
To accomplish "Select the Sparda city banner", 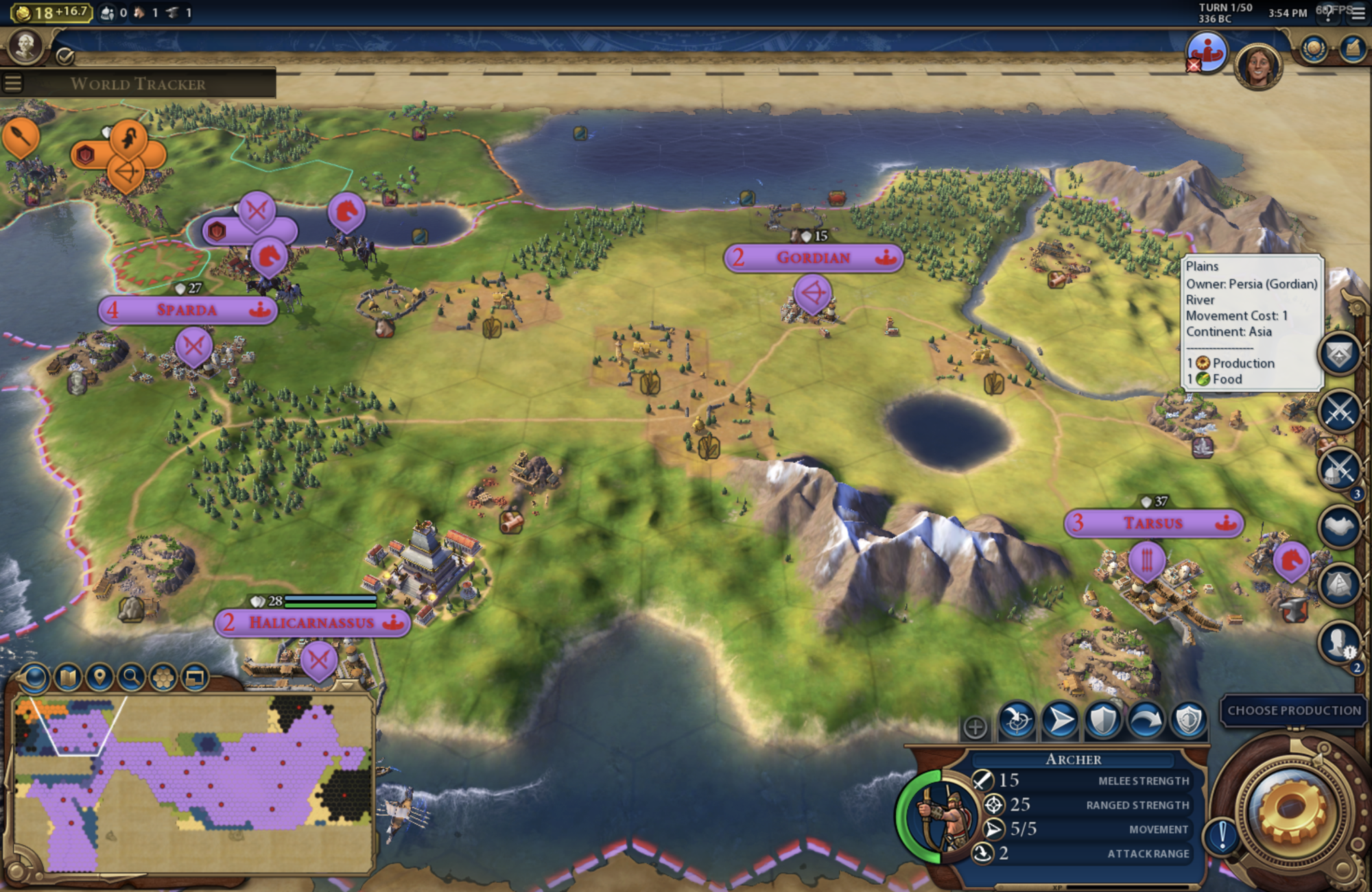I will [187, 310].
